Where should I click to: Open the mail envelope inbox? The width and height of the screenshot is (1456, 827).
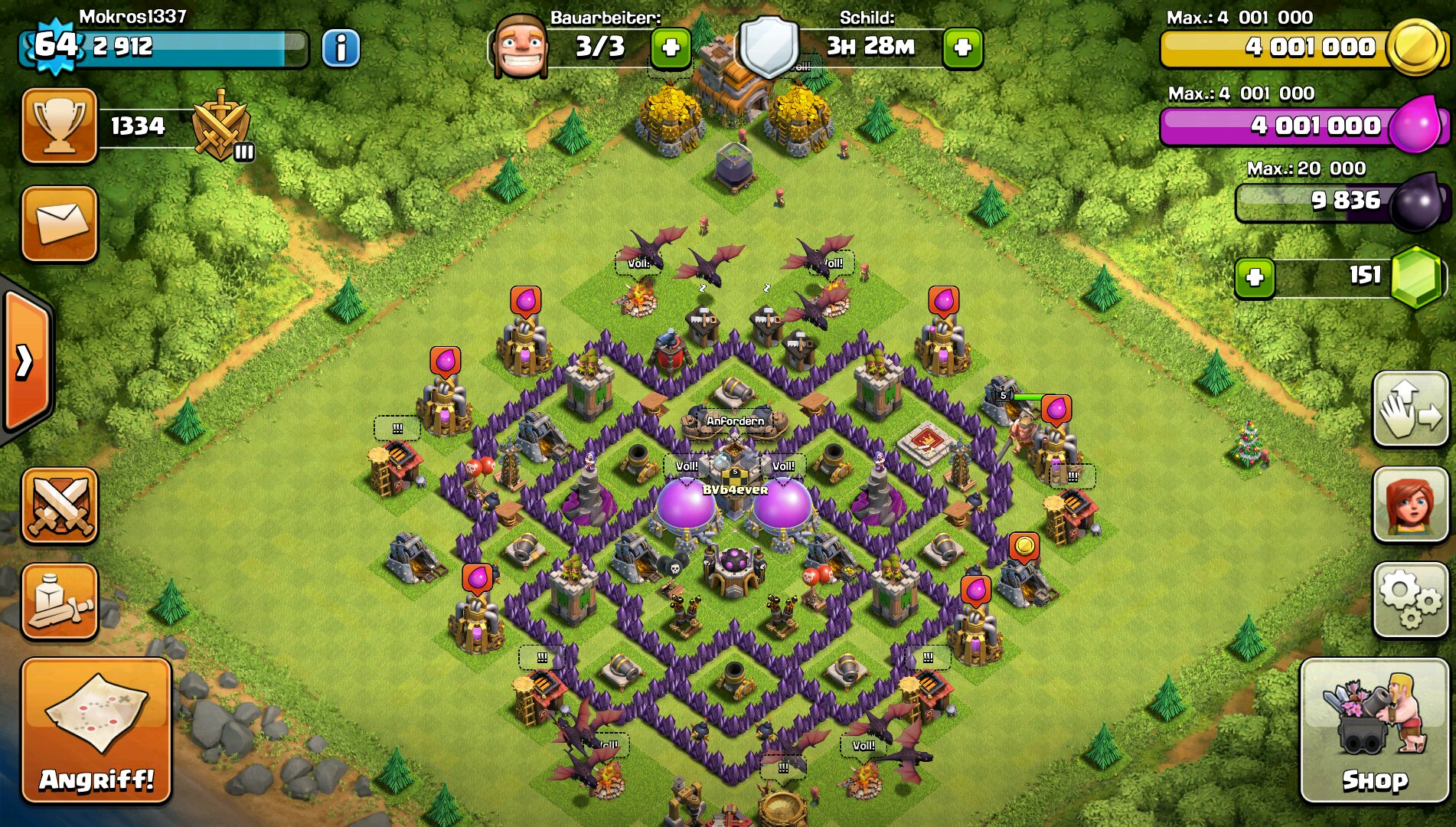point(60,224)
